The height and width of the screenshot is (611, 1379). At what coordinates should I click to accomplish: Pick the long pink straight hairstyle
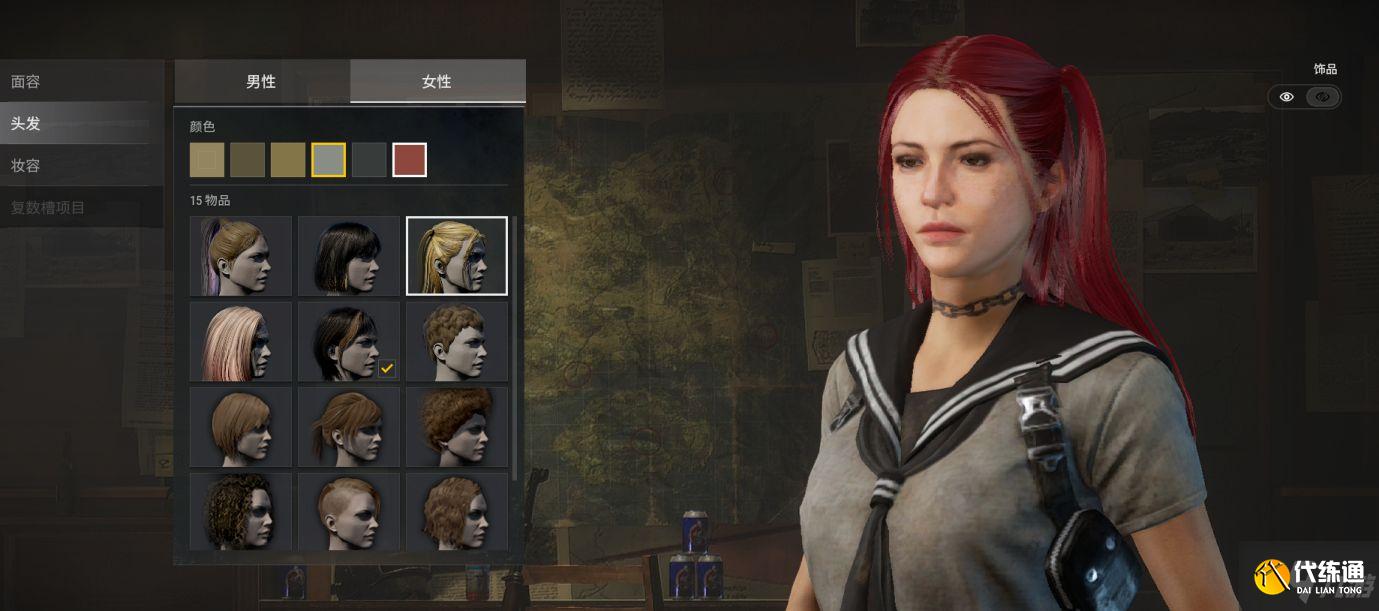coord(241,342)
